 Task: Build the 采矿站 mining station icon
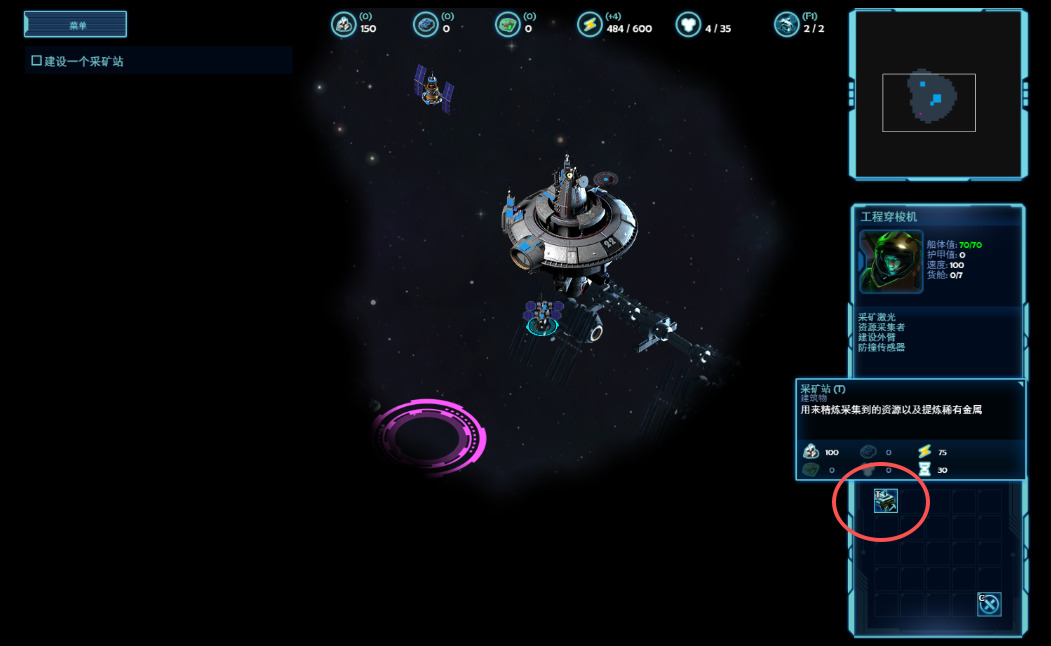885,501
